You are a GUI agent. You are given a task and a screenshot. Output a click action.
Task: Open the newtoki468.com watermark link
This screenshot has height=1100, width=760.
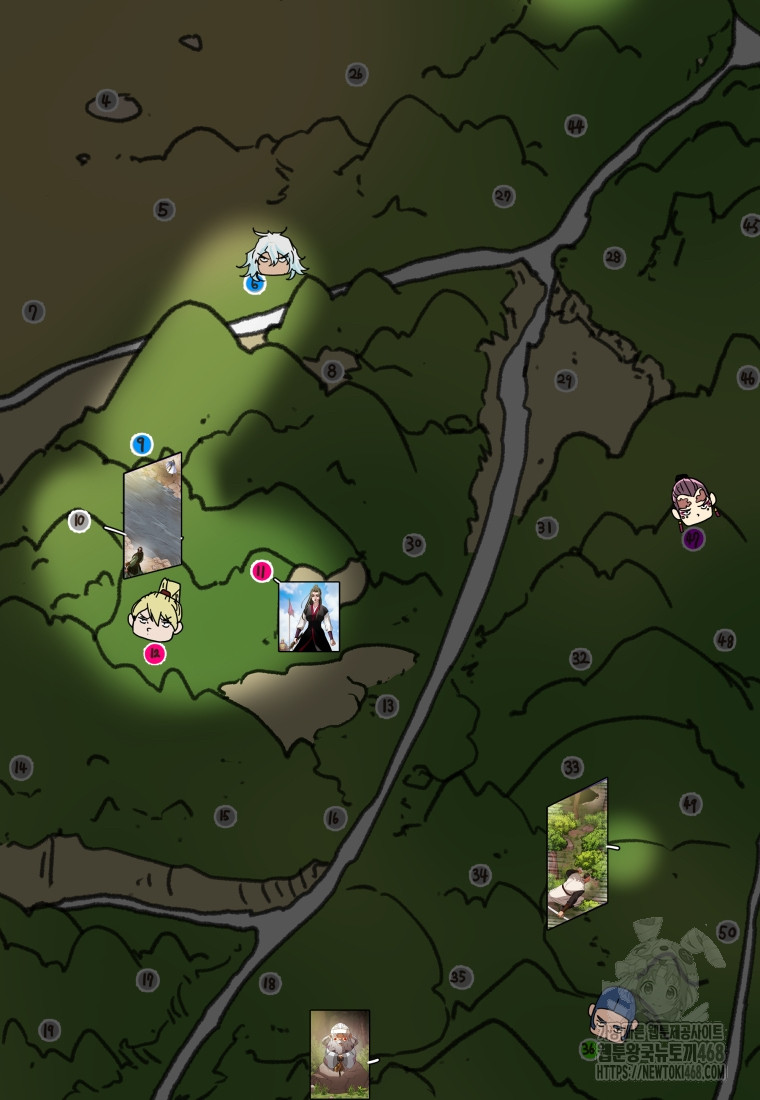[x=660, y=1072]
